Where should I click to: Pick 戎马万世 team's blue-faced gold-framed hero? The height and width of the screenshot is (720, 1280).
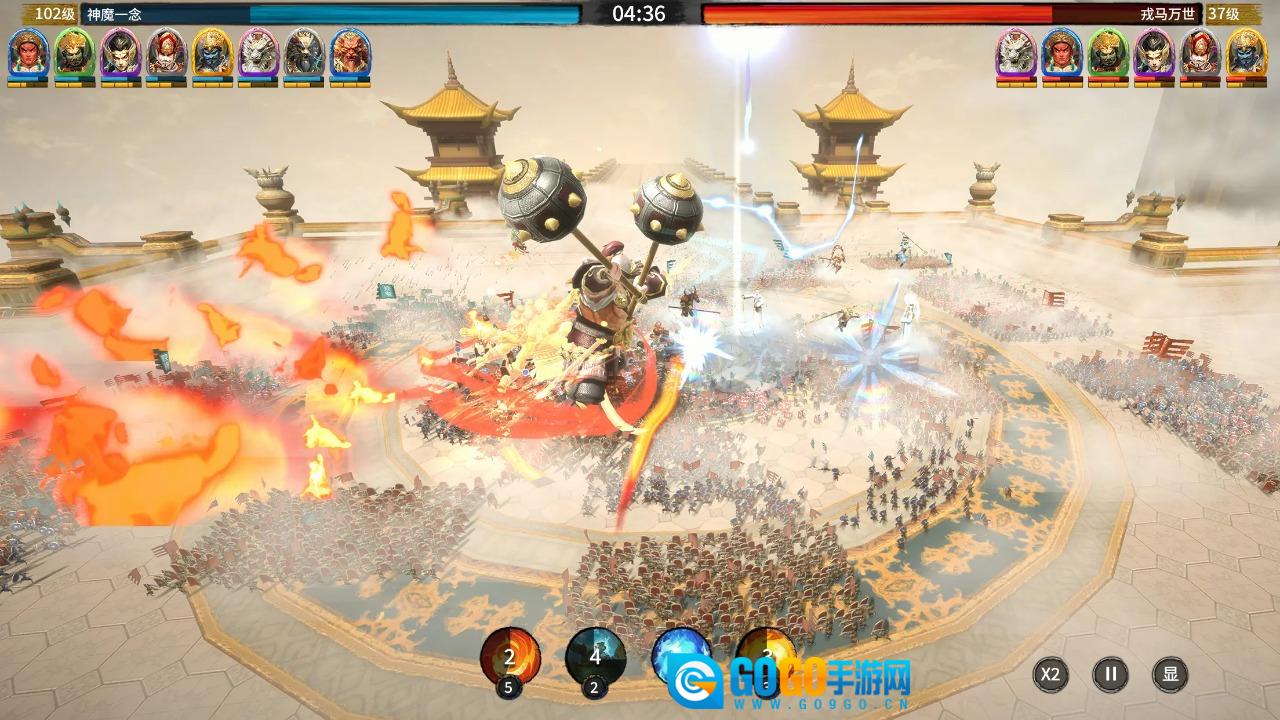coord(1246,53)
